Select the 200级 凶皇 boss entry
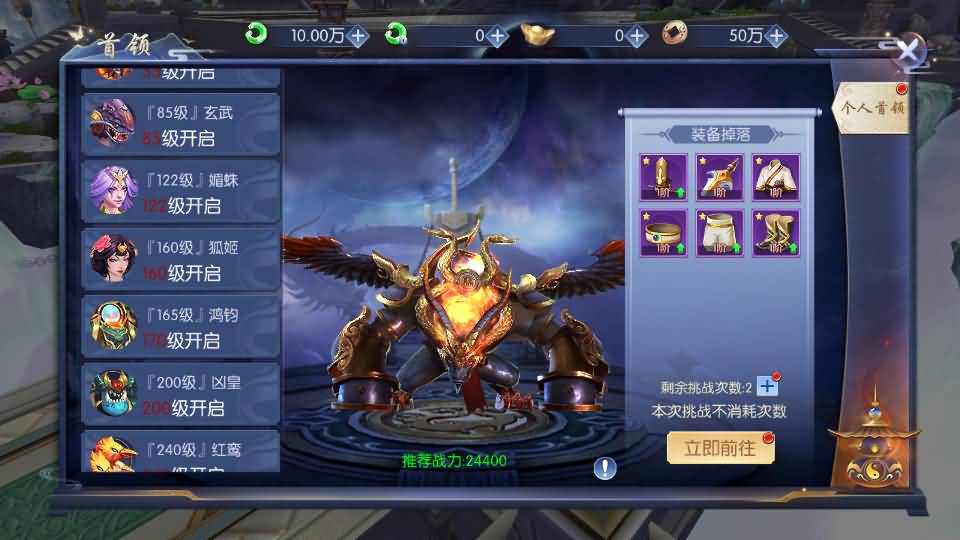The image size is (960, 540). [180, 395]
